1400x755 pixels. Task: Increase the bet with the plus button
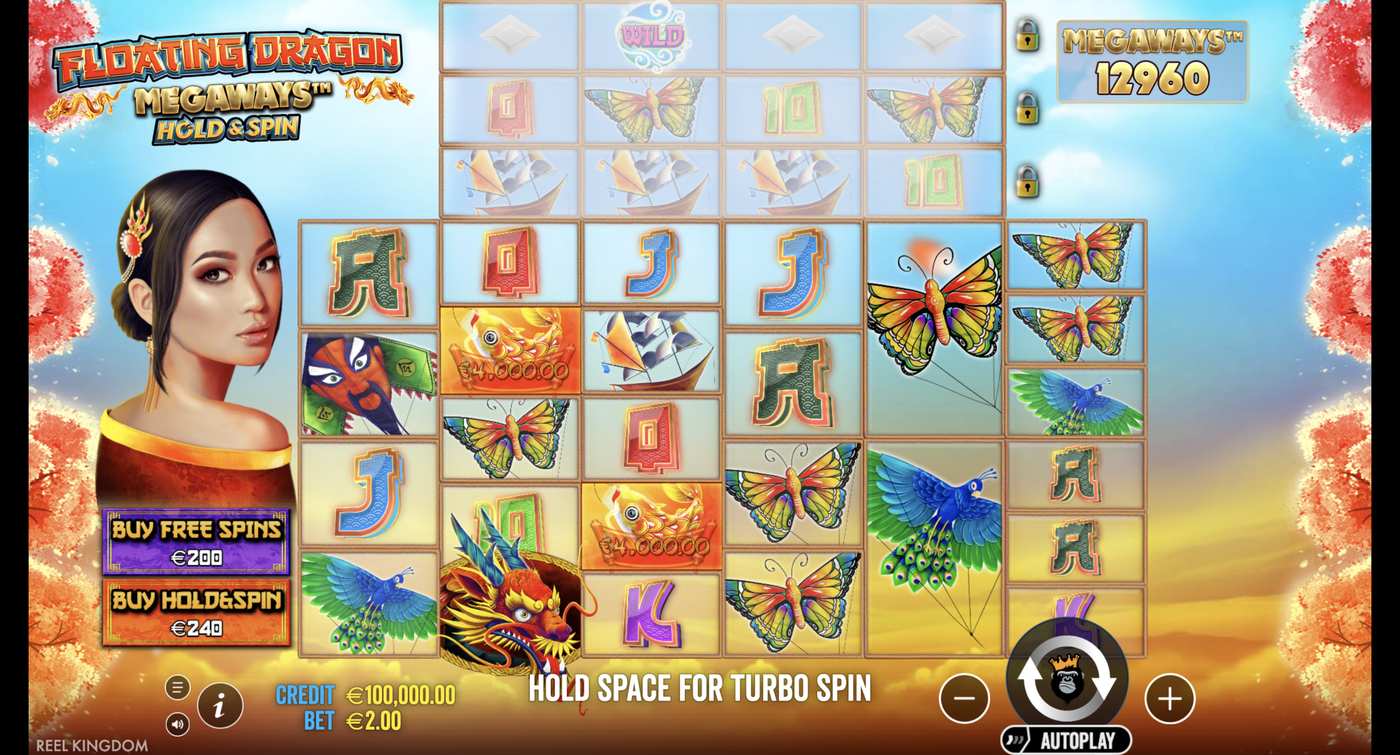pos(1167,700)
